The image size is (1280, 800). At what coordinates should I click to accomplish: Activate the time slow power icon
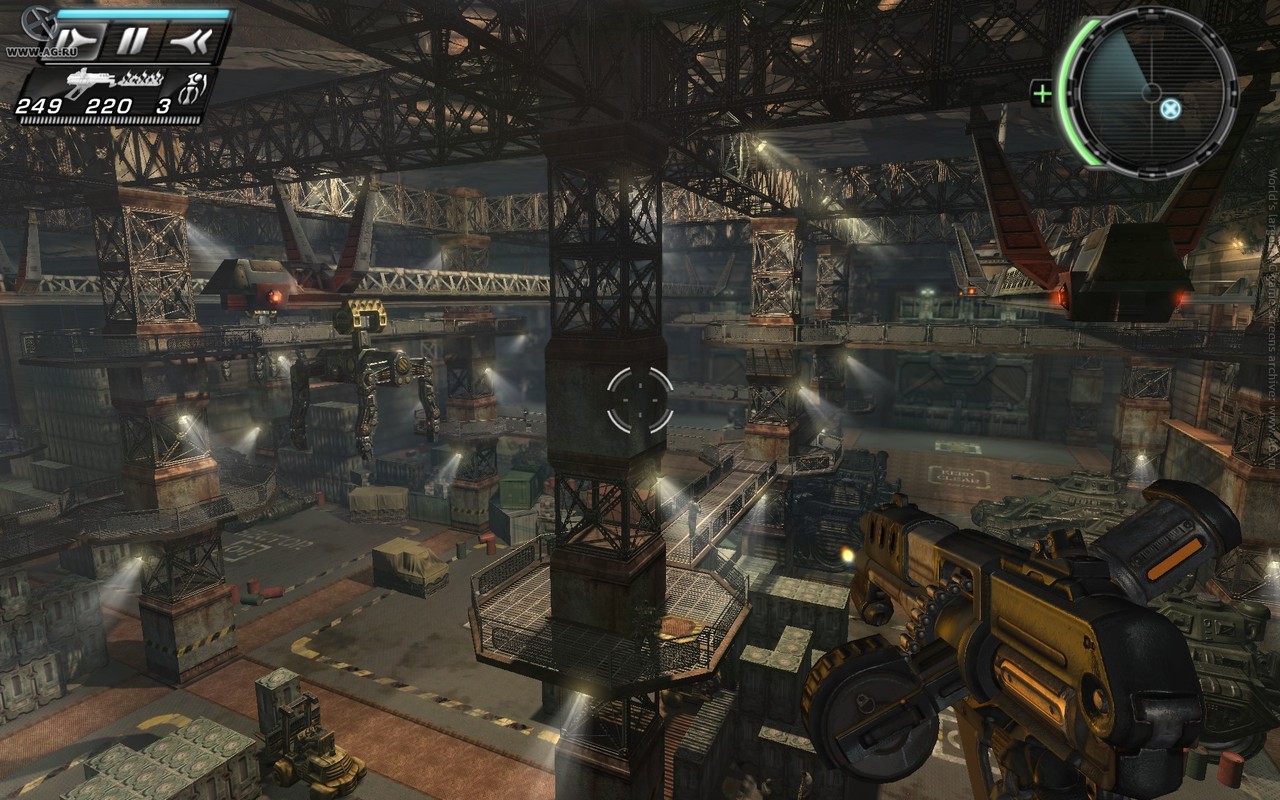pyautogui.click(x=78, y=41)
